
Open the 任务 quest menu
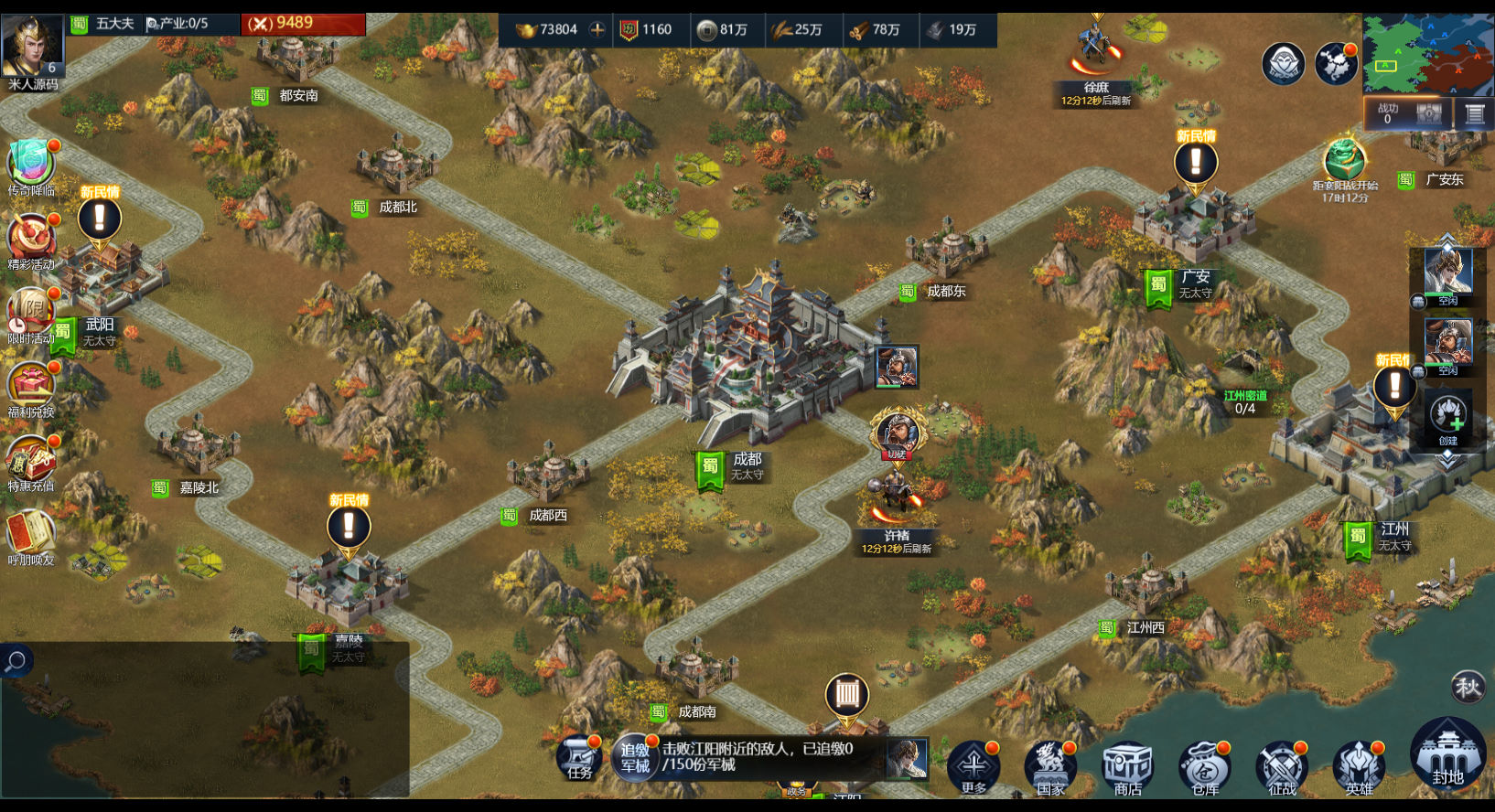[x=579, y=759]
